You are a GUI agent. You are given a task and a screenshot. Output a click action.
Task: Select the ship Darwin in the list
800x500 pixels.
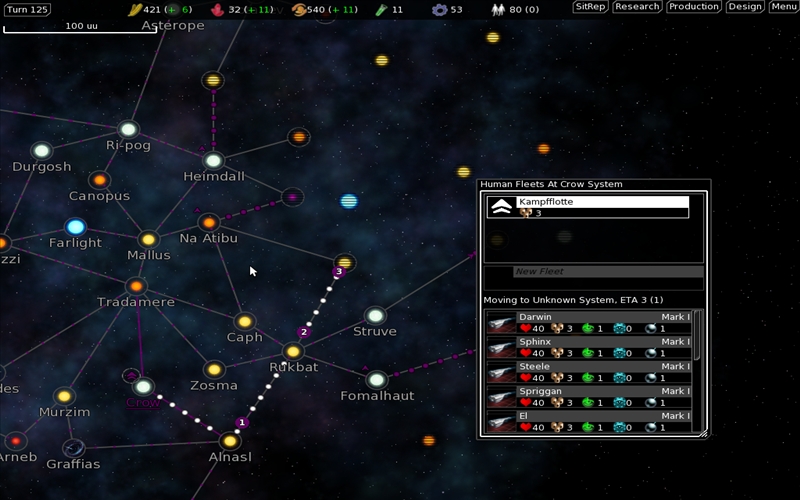(x=590, y=322)
